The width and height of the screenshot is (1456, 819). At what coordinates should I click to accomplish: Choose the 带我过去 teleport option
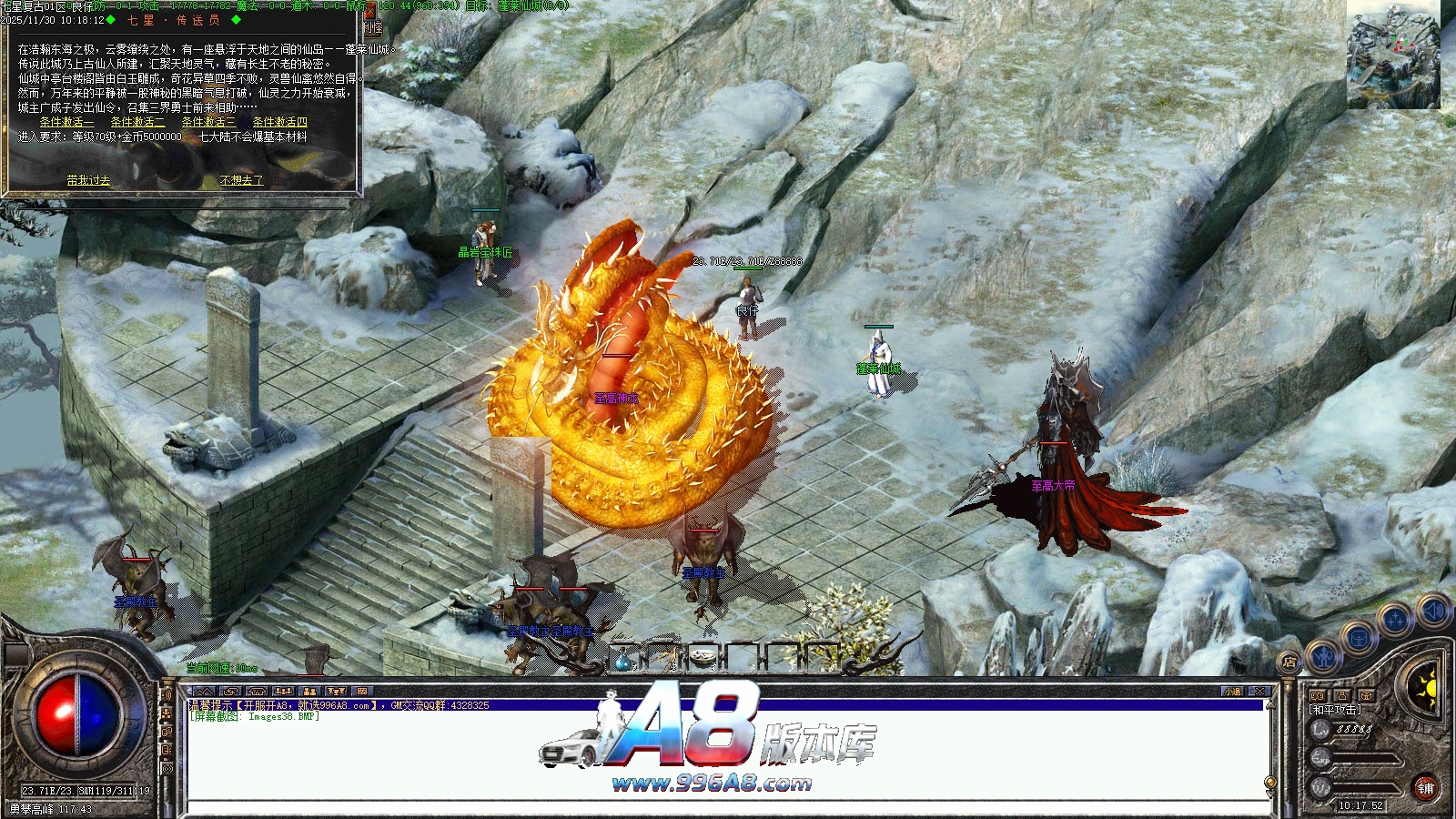[x=88, y=180]
